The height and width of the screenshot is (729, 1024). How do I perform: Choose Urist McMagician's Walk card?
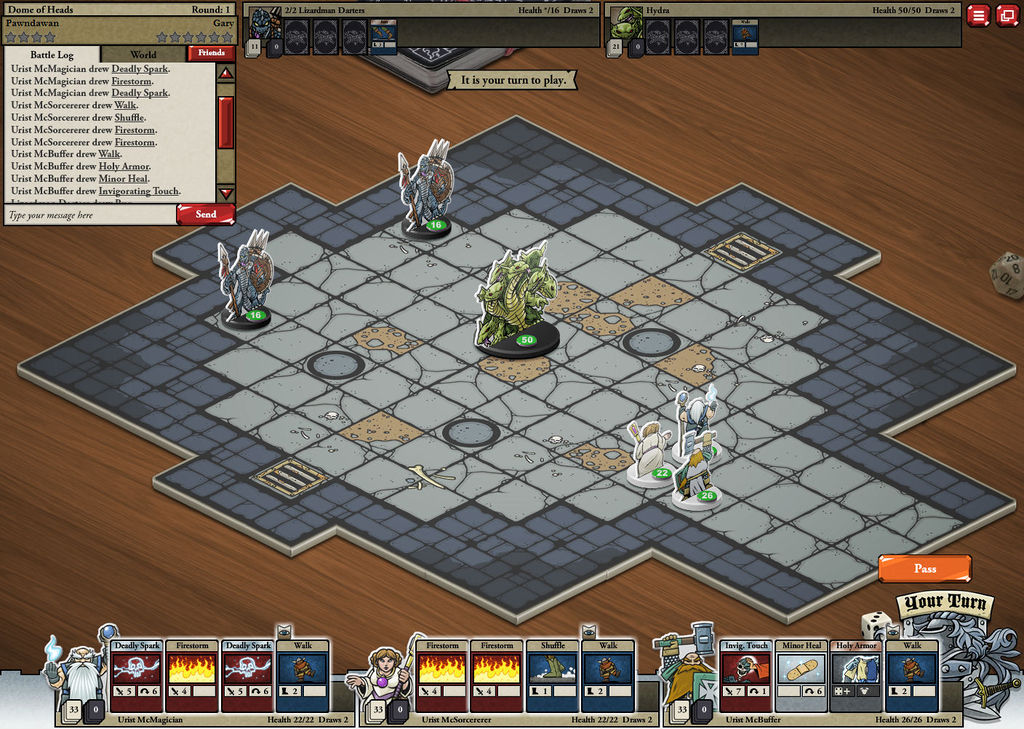click(302, 675)
